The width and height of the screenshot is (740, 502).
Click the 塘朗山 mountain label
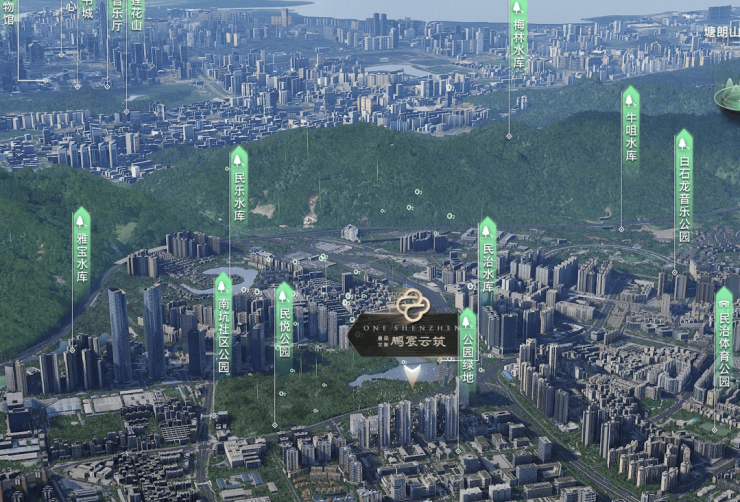(x=719, y=32)
